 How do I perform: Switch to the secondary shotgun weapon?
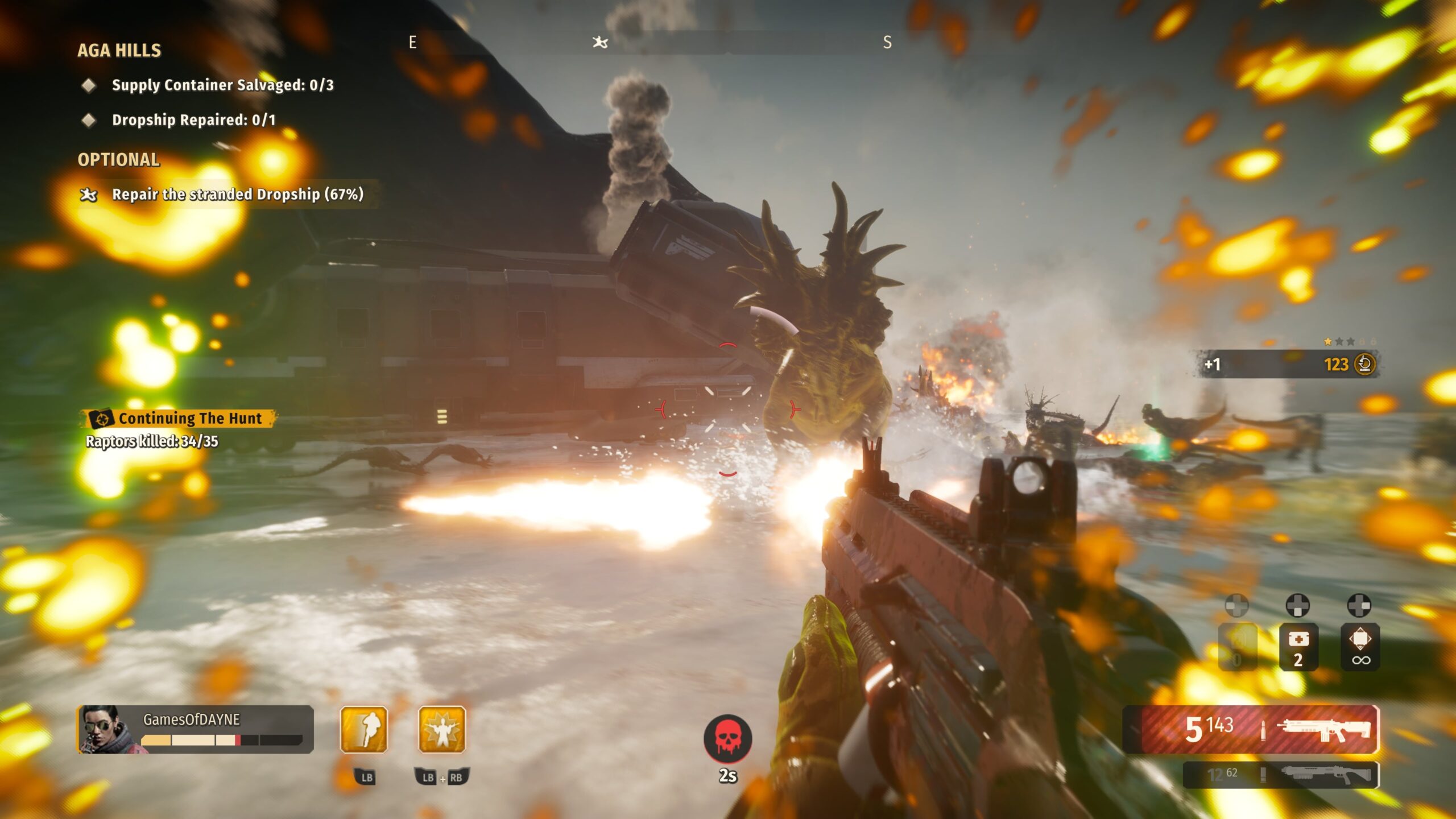pos(1281,775)
